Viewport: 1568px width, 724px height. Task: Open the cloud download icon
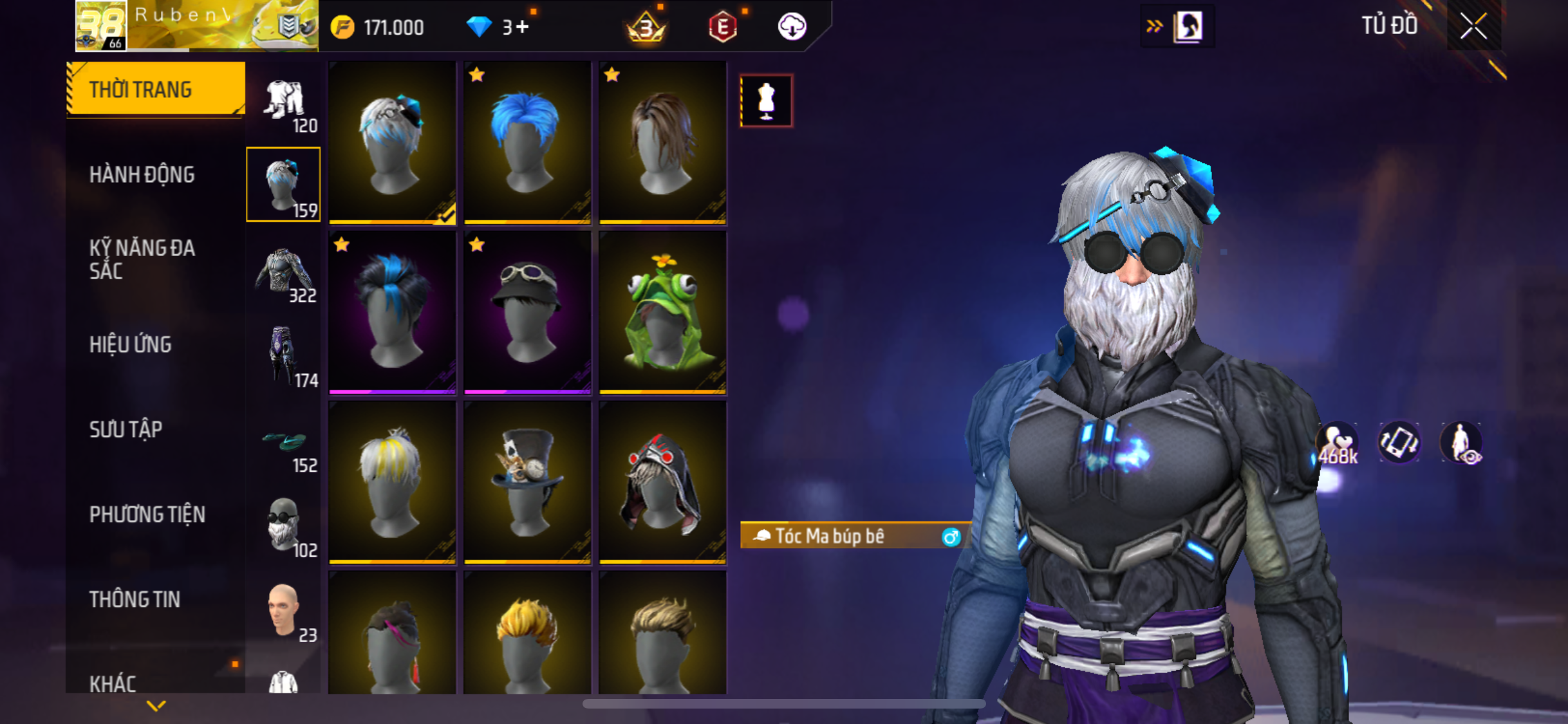[792, 27]
